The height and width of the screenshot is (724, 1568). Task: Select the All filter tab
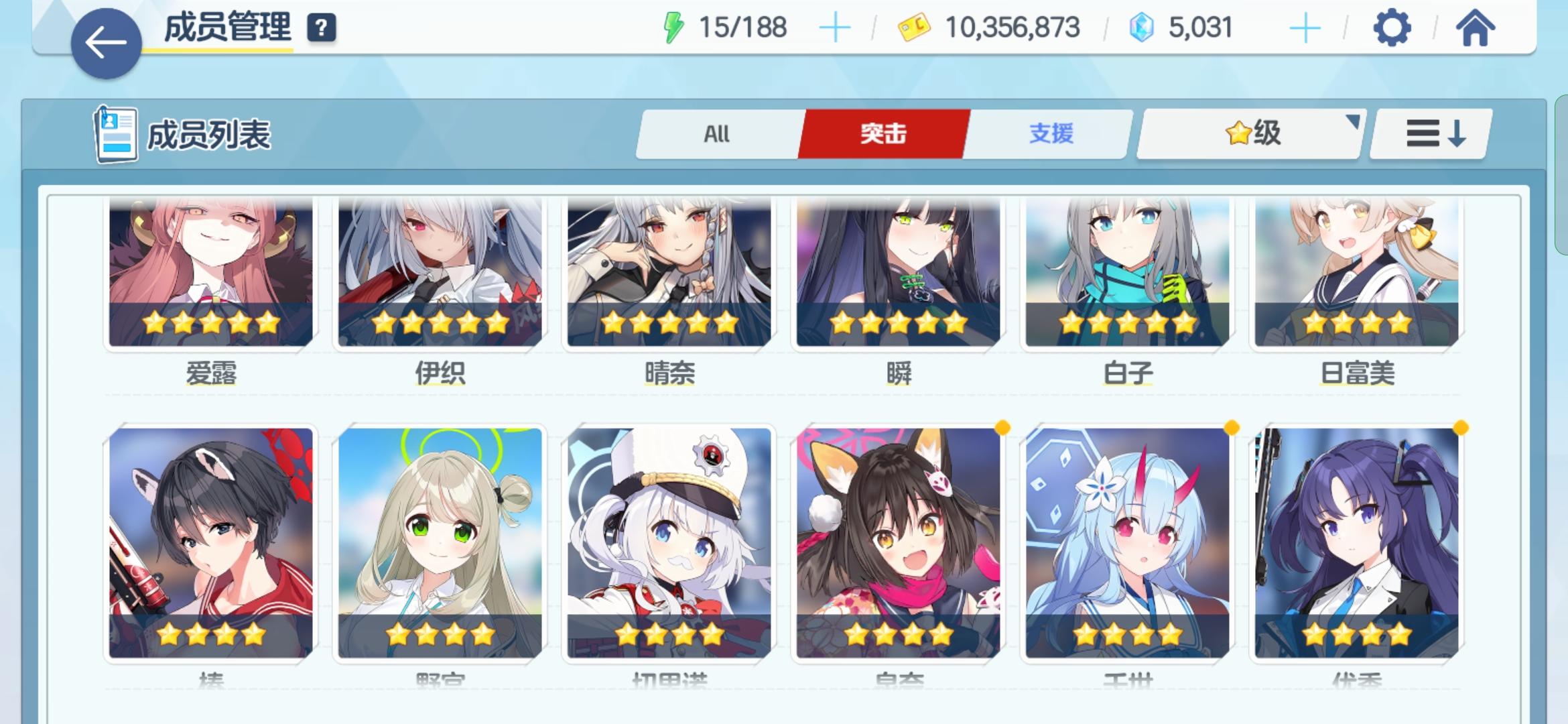click(717, 134)
